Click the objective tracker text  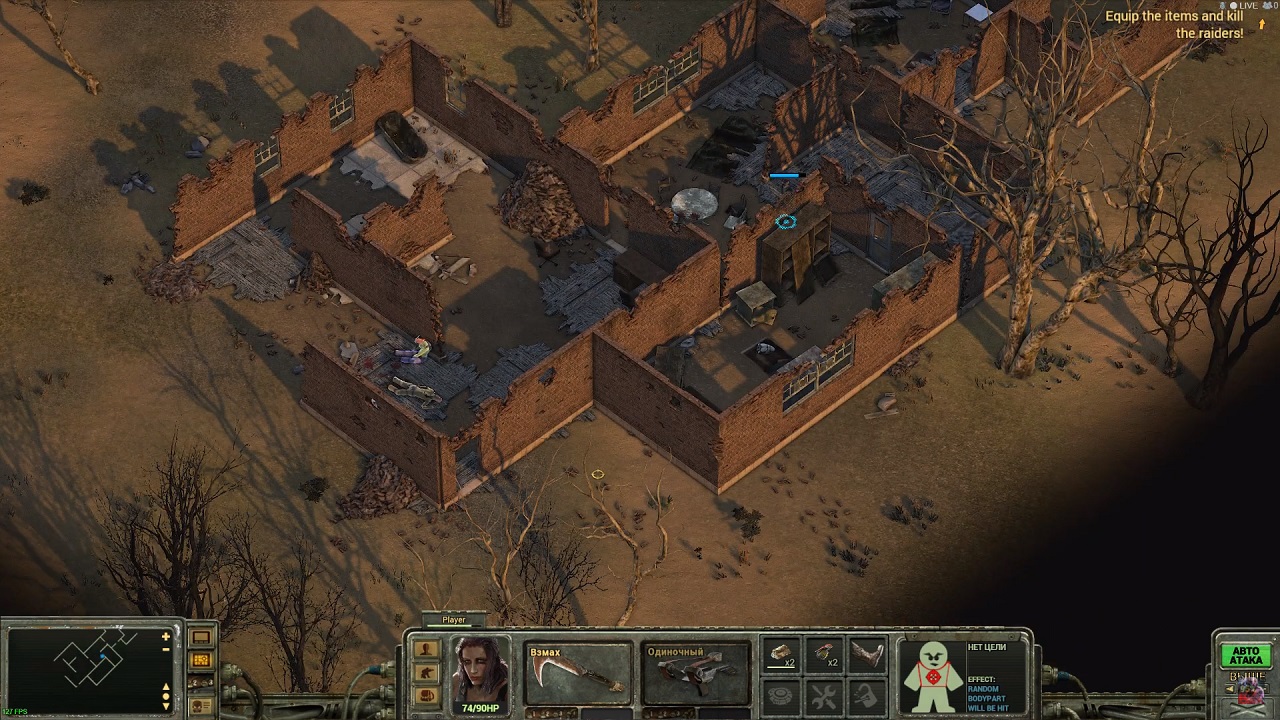coord(1174,25)
